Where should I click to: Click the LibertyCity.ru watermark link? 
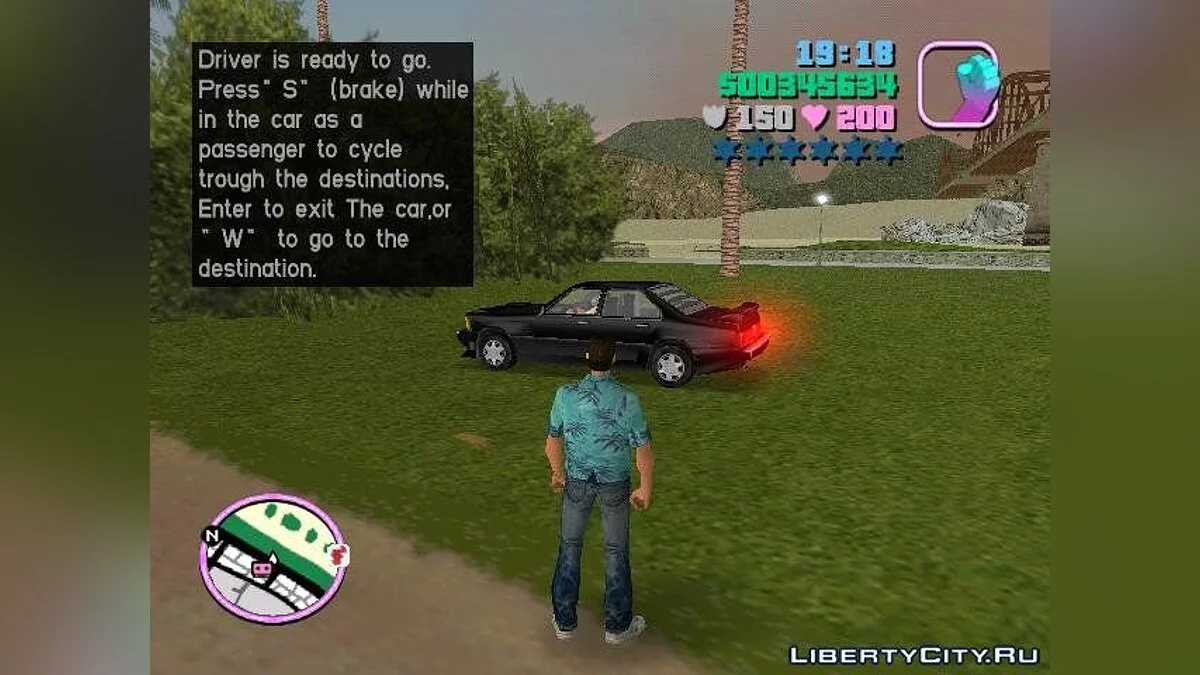(914, 656)
